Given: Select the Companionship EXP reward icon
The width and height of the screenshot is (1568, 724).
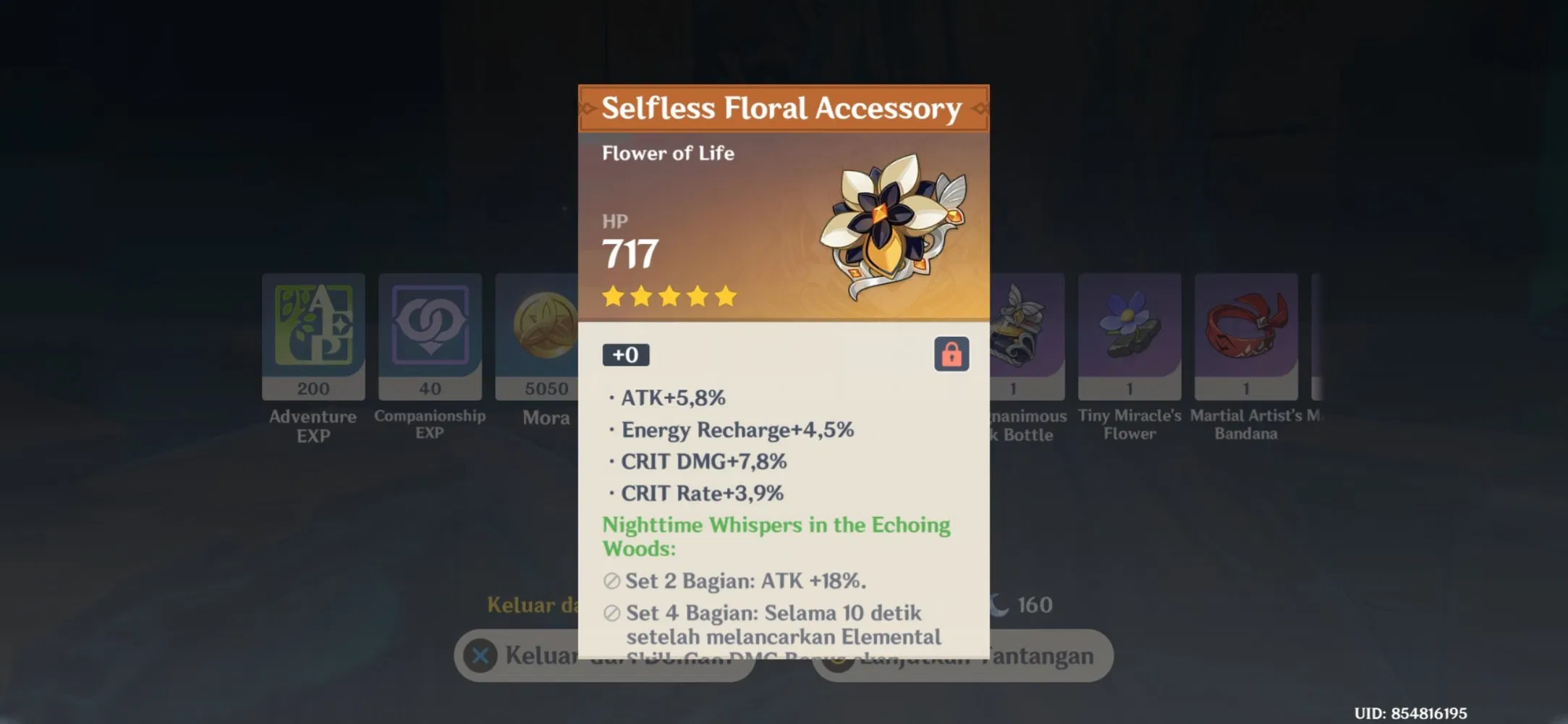Looking at the screenshot, I should click(430, 335).
